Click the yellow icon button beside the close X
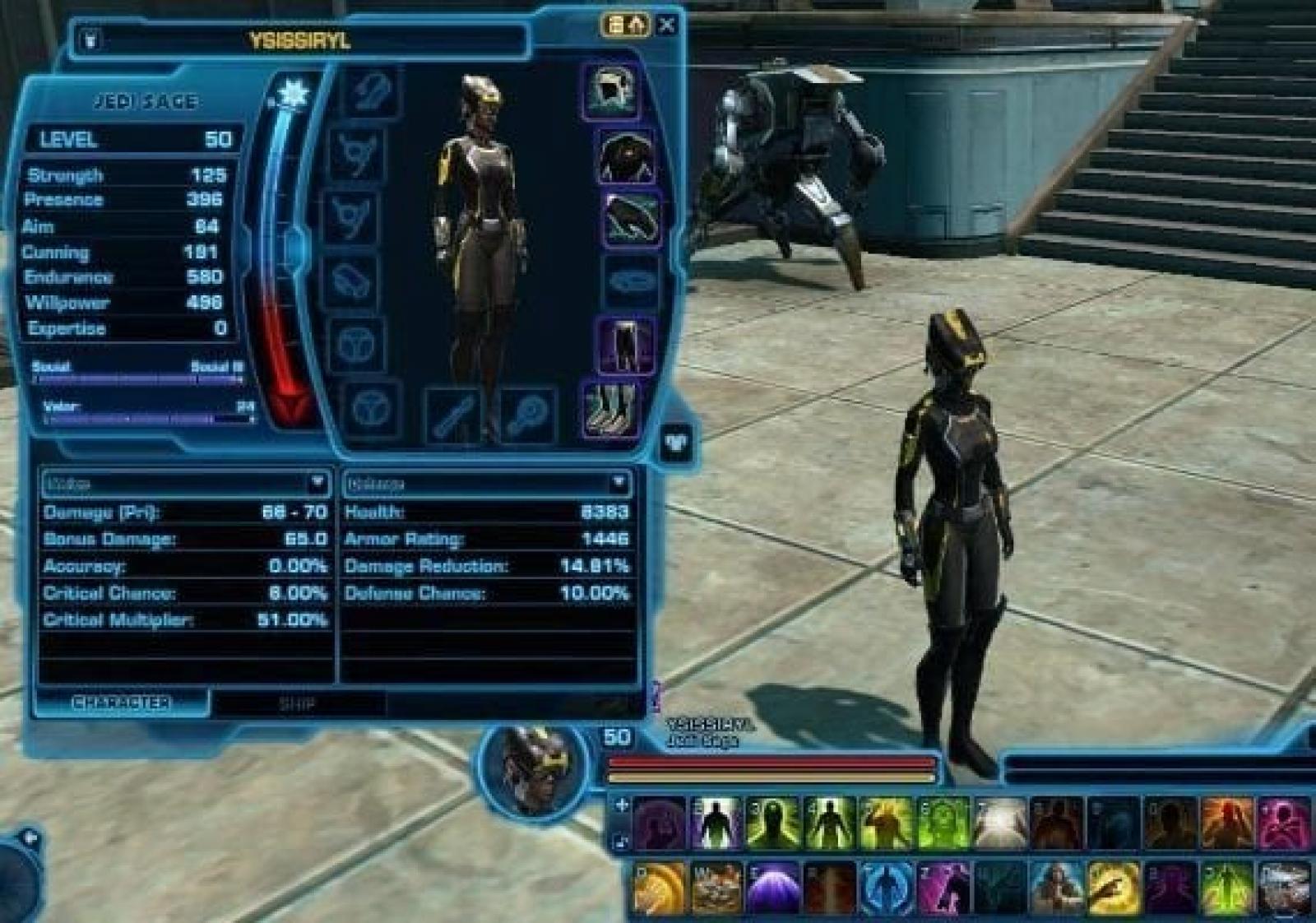 pos(627,25)
